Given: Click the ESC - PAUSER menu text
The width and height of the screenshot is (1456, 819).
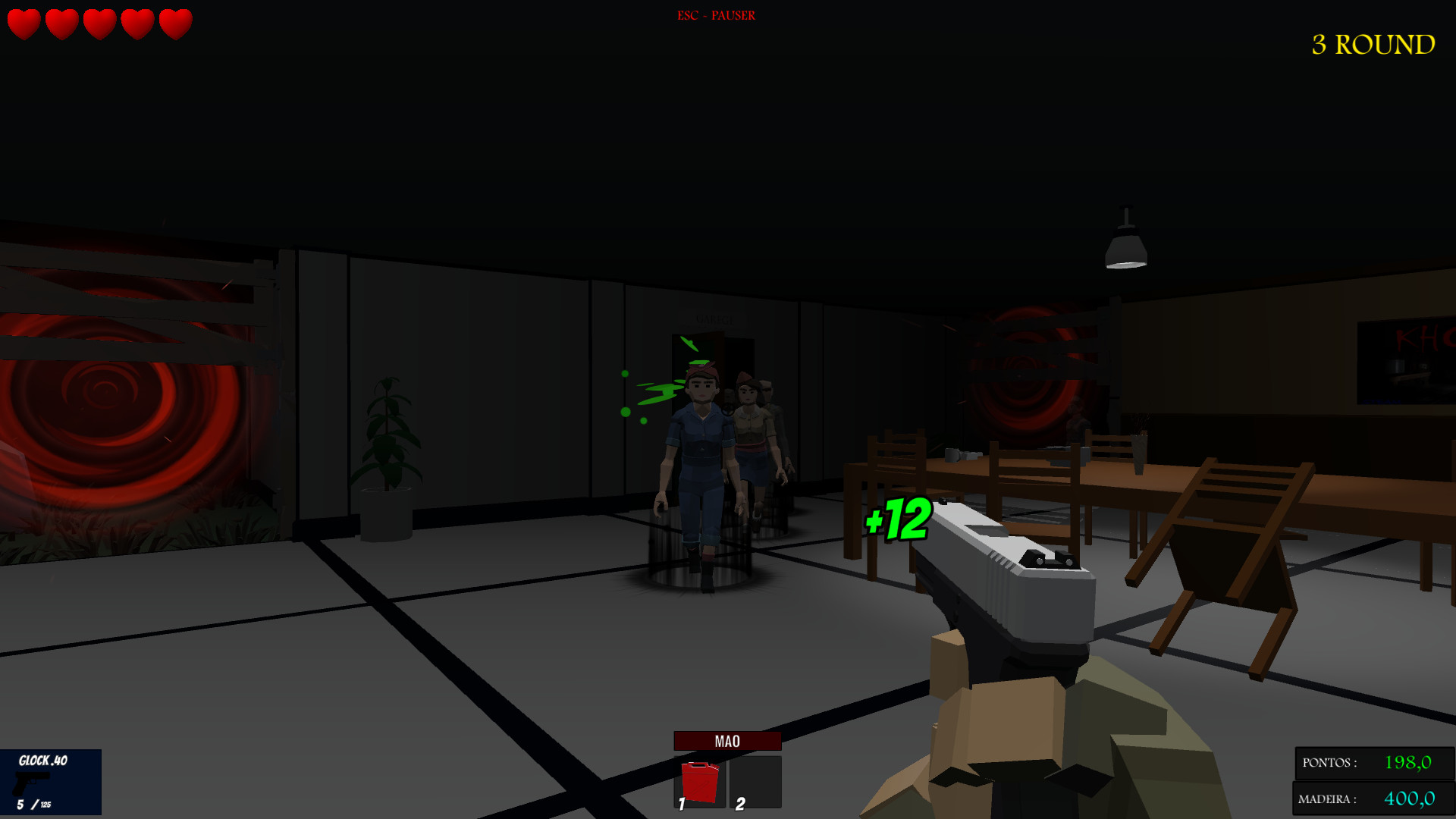Looking at the screenshot, I should pyautogui.click(x=716, y=14).
